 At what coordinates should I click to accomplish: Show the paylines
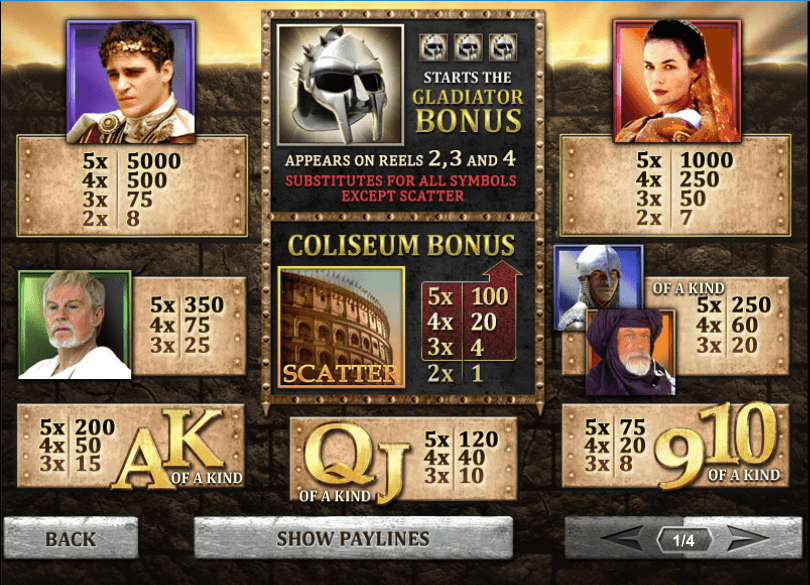[x=352, y=539]
